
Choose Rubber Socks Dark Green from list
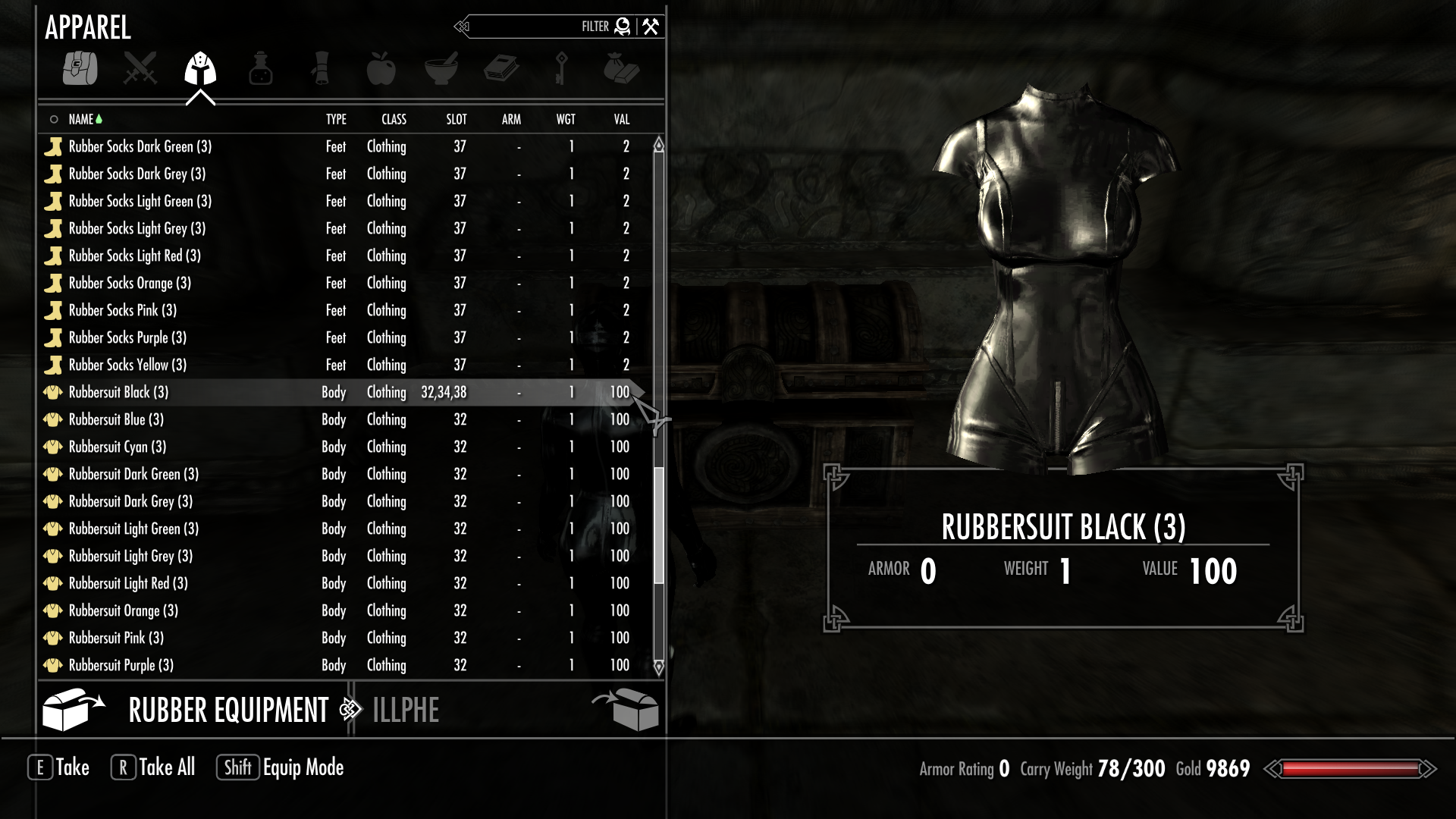click(140, 146)
